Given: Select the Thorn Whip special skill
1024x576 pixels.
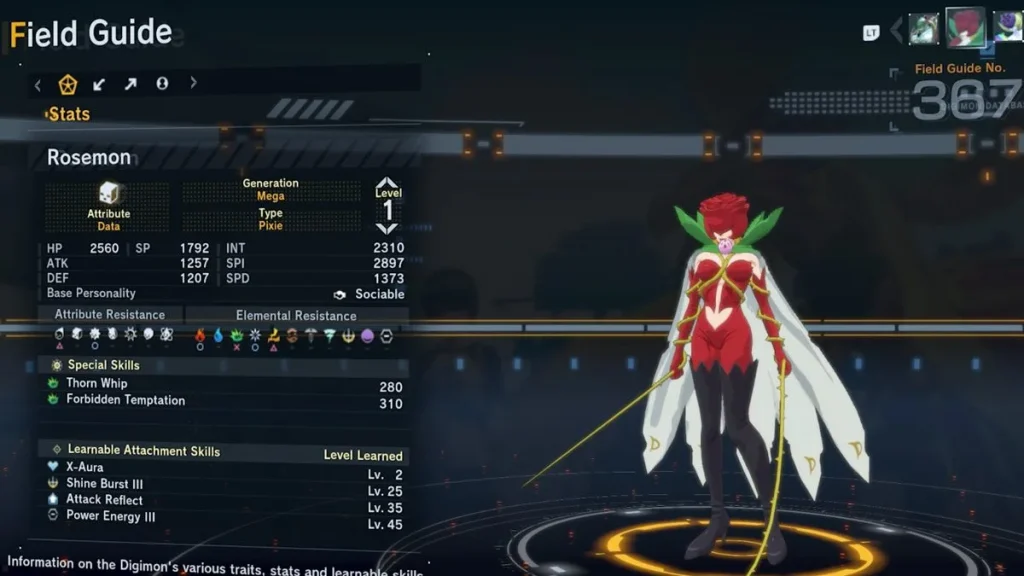Looking at the screenshot, I should (97, 384).
